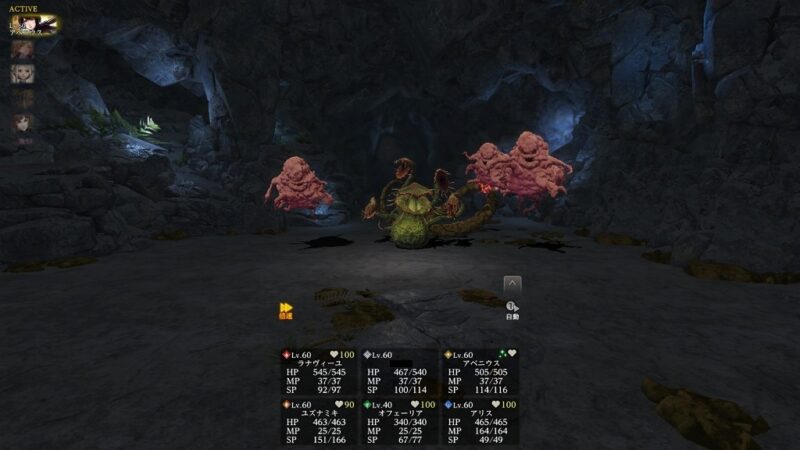The height and width of the screenshot is (450, 800).
Task: Pick アリス's status panel
Action: coord(481,421)
